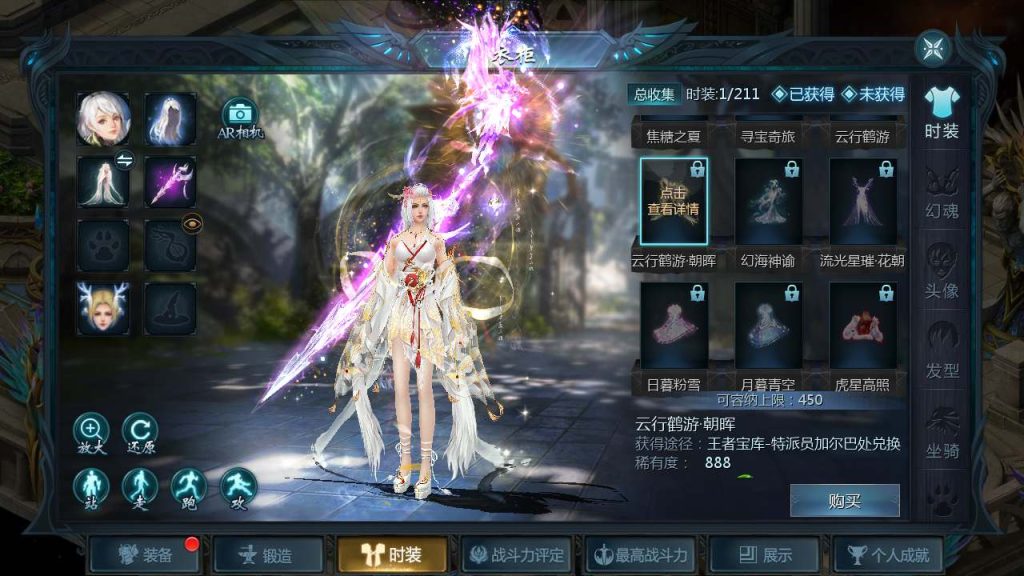Close the wardrobe panel
Viewport: 1024px width, 576px height.
(x=932, y=48)
